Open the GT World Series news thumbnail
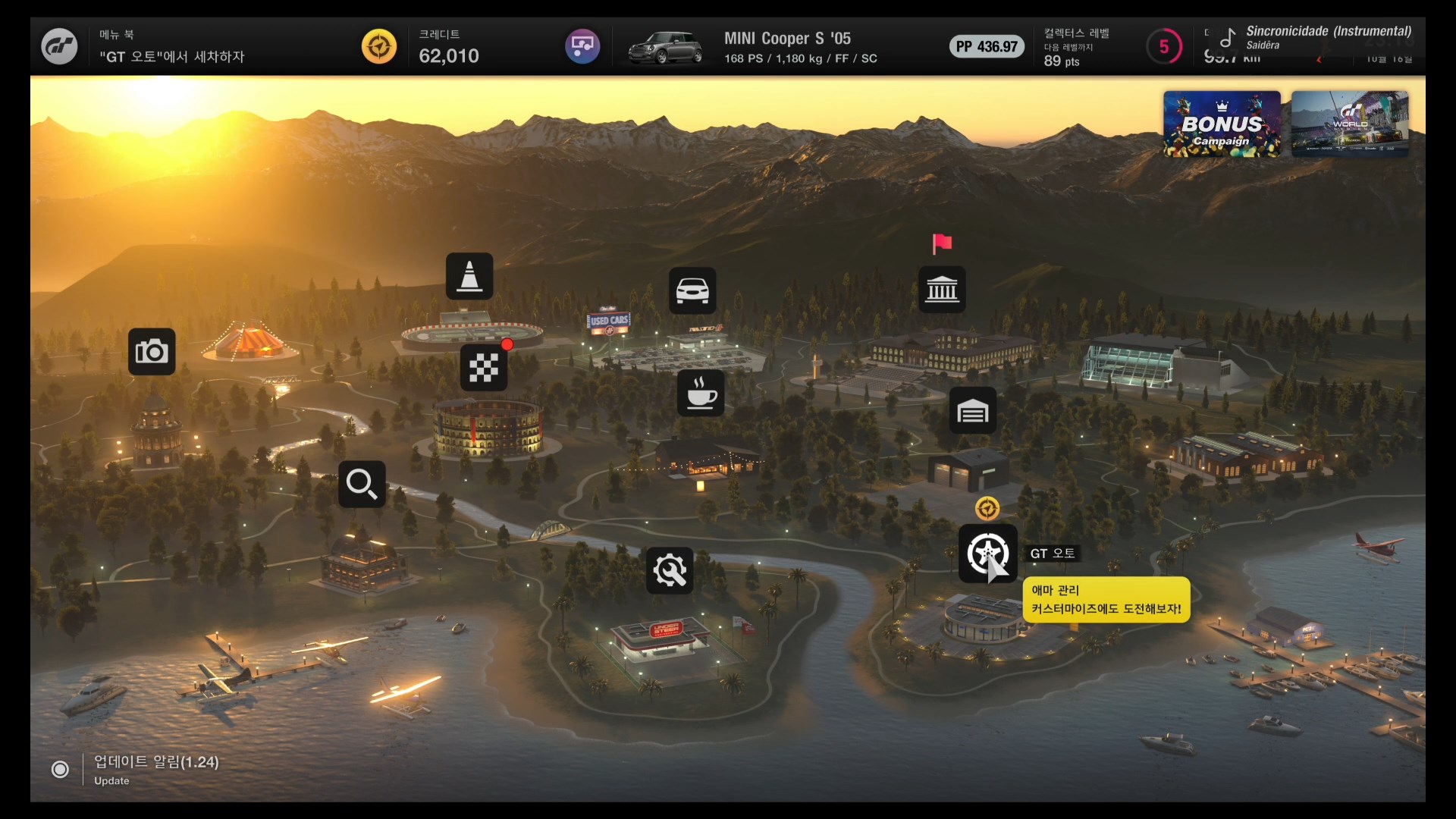 (1350, 124)
